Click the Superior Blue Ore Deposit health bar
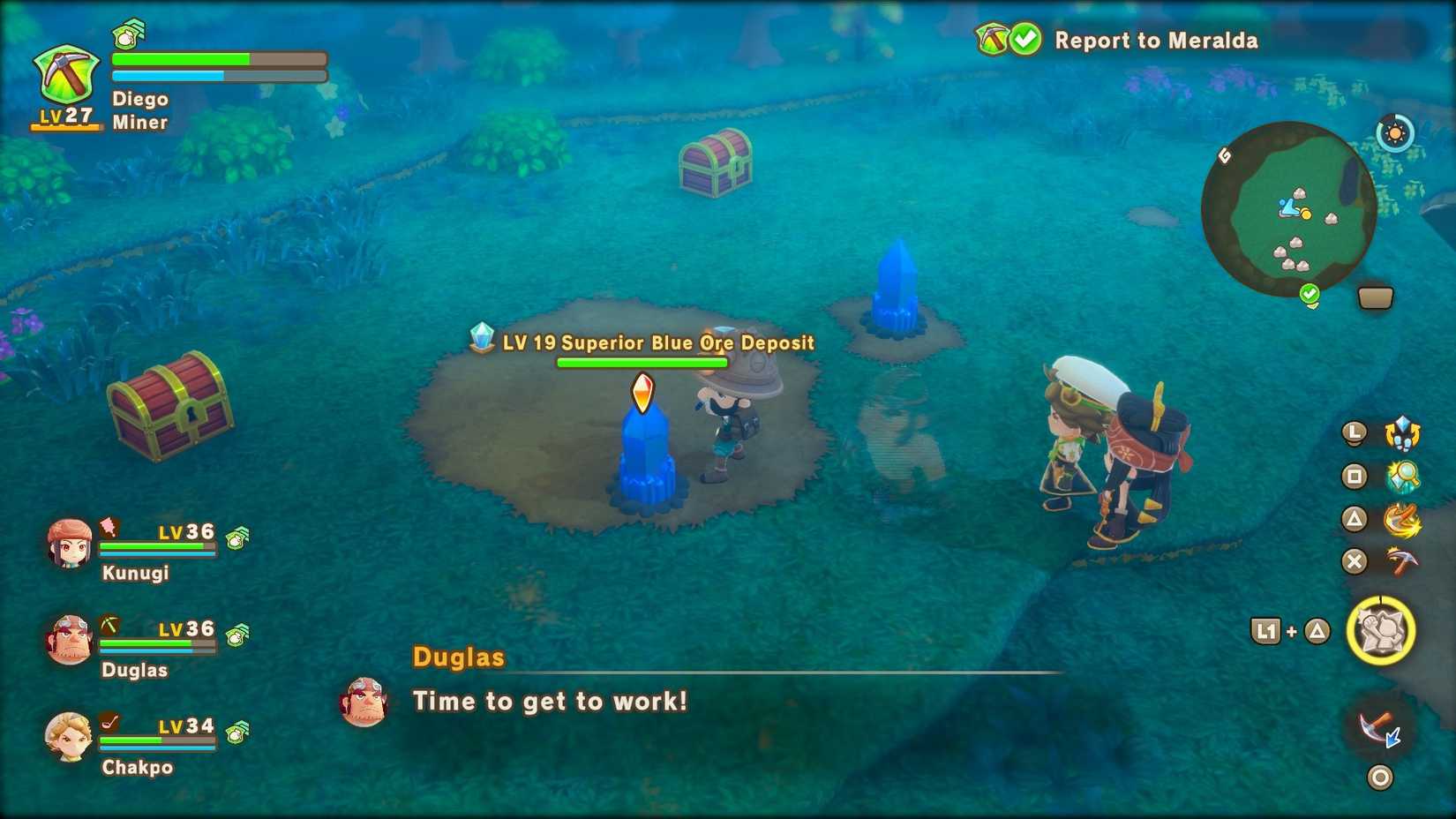The image size is (1456, 819). (642, 361)
